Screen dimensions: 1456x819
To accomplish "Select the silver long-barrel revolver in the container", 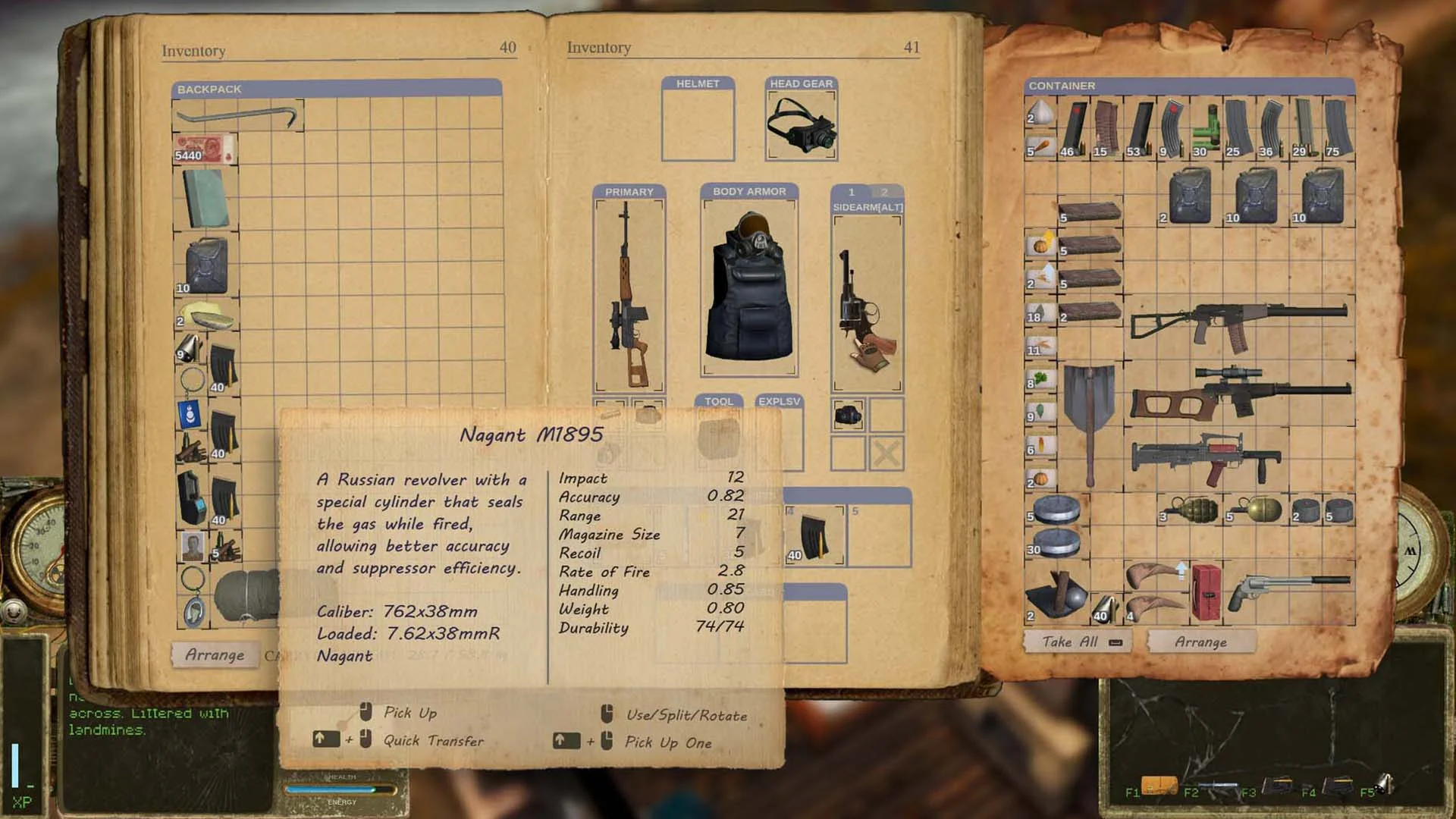I will click(x=1288, y=589).
